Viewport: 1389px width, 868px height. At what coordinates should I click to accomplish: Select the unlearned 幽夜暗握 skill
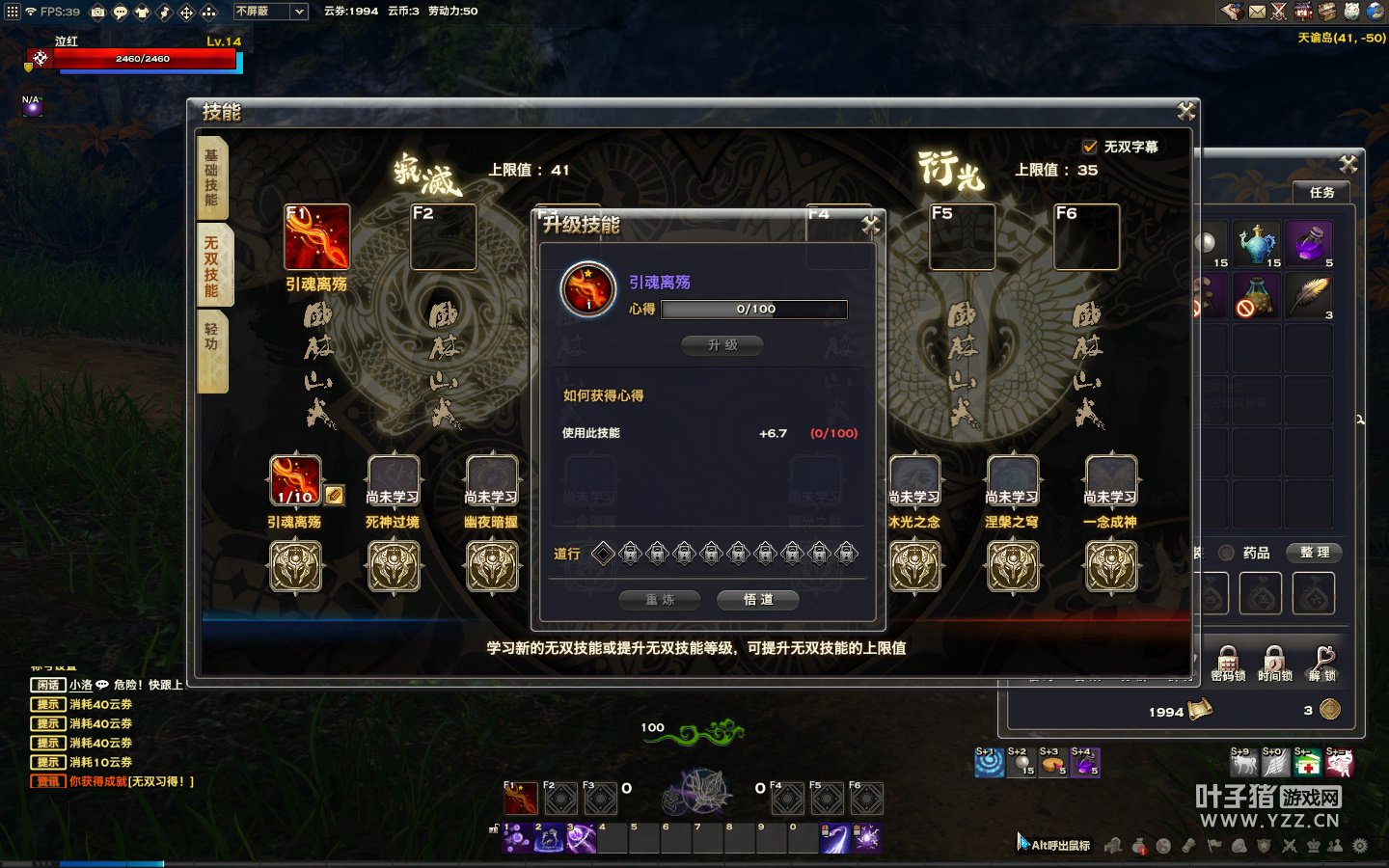[491, 480]
